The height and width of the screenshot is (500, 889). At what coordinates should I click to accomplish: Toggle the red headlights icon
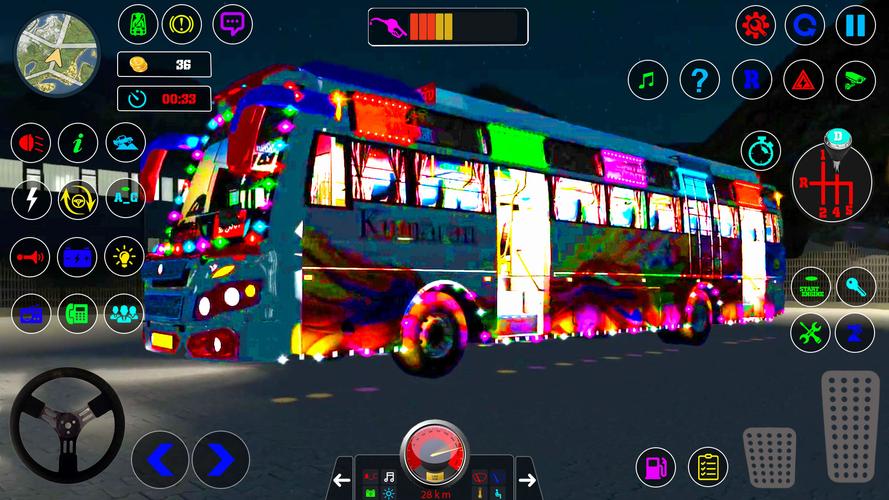(31, 143)
